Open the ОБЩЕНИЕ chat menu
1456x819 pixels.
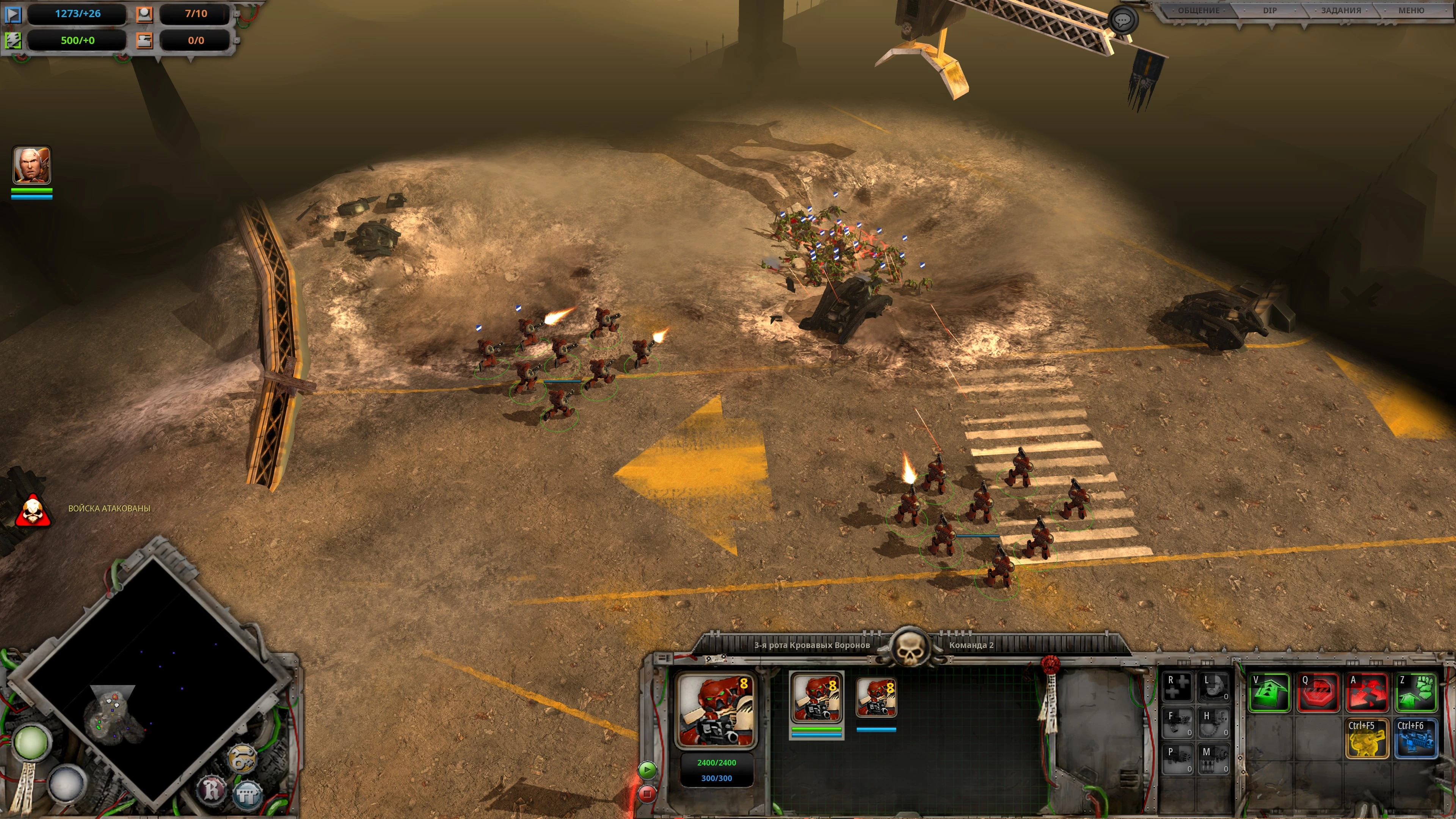pos(1198,11)
